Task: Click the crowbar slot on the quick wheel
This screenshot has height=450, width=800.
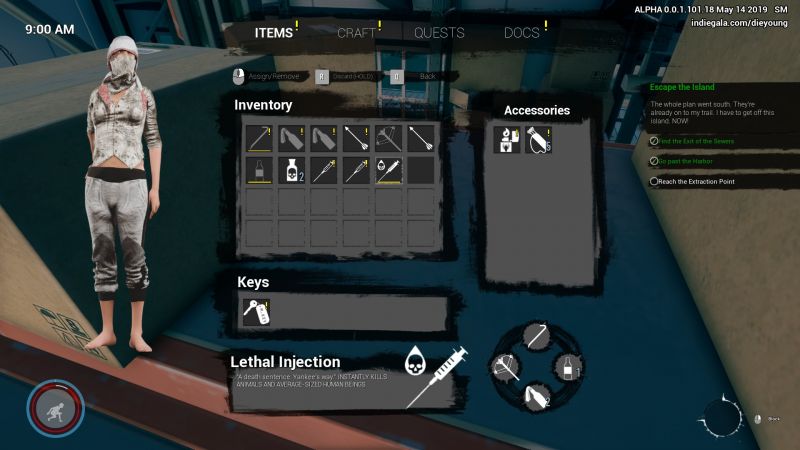Action: [537, 338]
